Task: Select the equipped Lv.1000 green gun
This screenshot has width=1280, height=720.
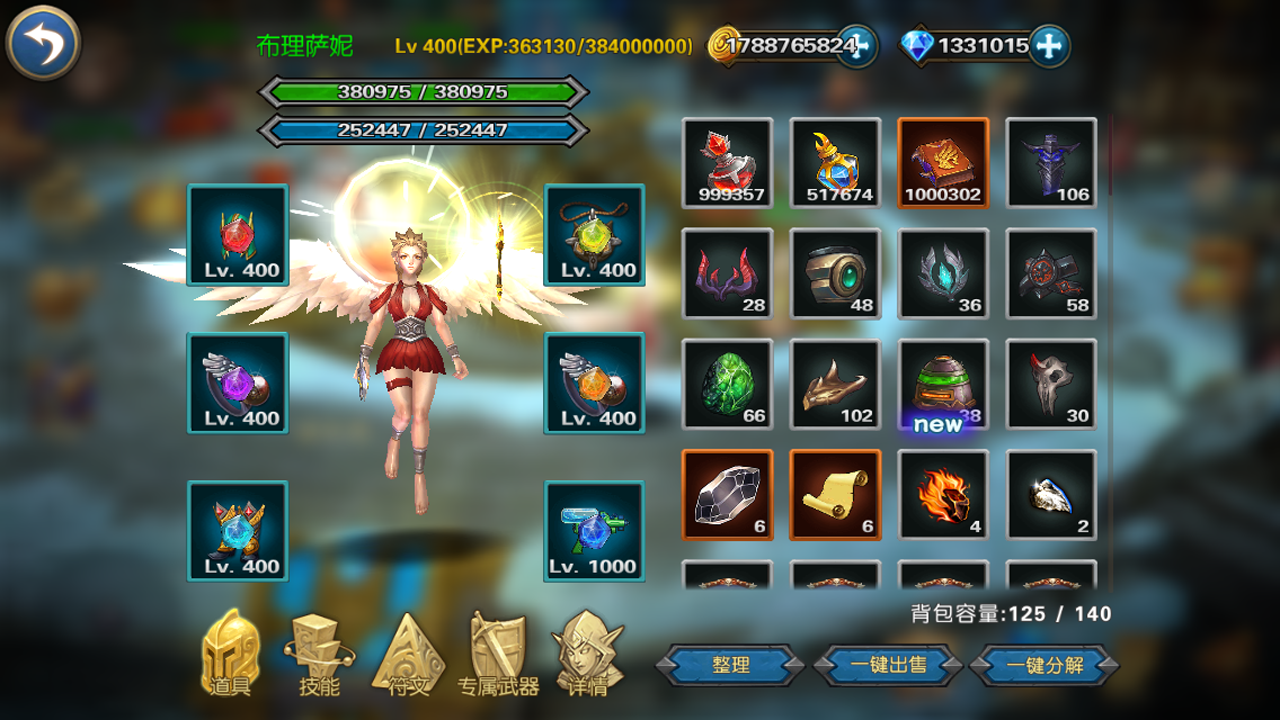Action: (x=593, y=531)
